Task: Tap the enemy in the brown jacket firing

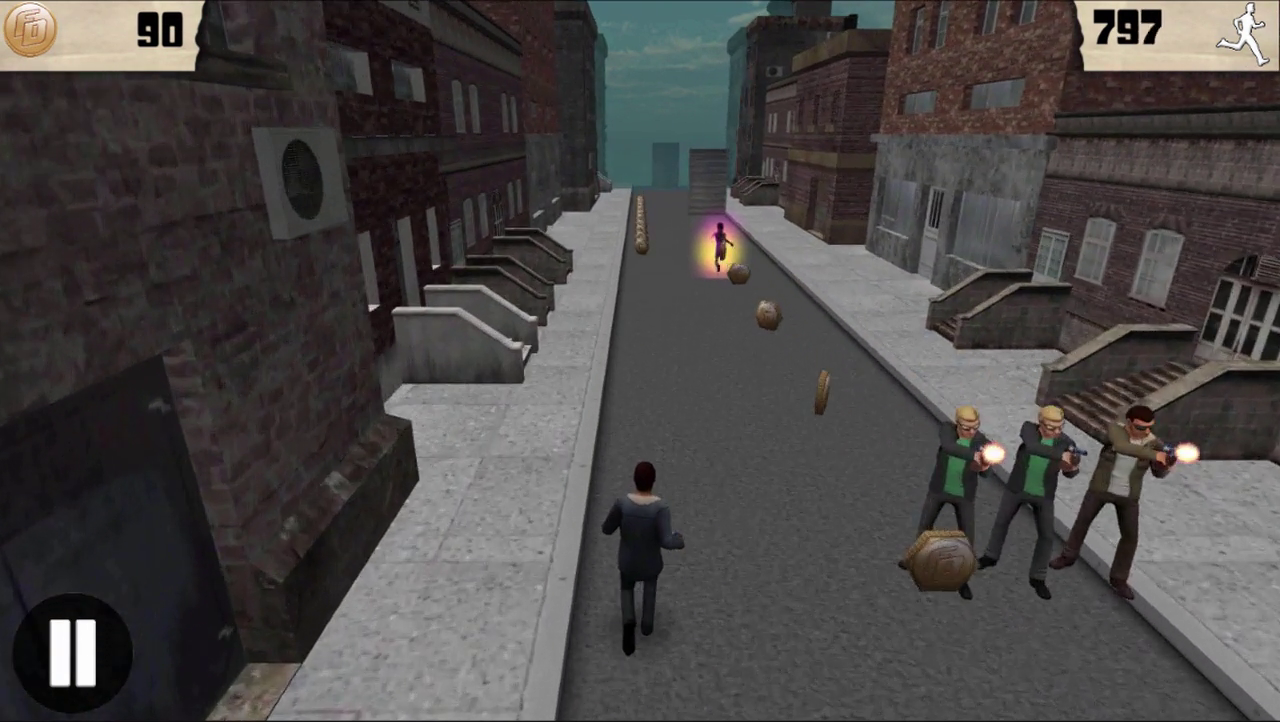Action: pyautogui.click(x=1130, y=480)
